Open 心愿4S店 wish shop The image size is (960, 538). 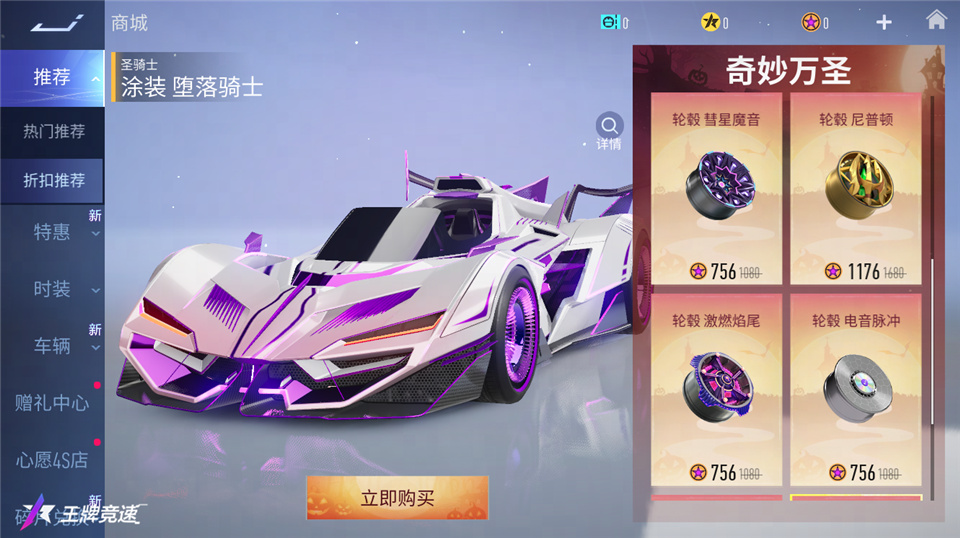pos(52,460)
